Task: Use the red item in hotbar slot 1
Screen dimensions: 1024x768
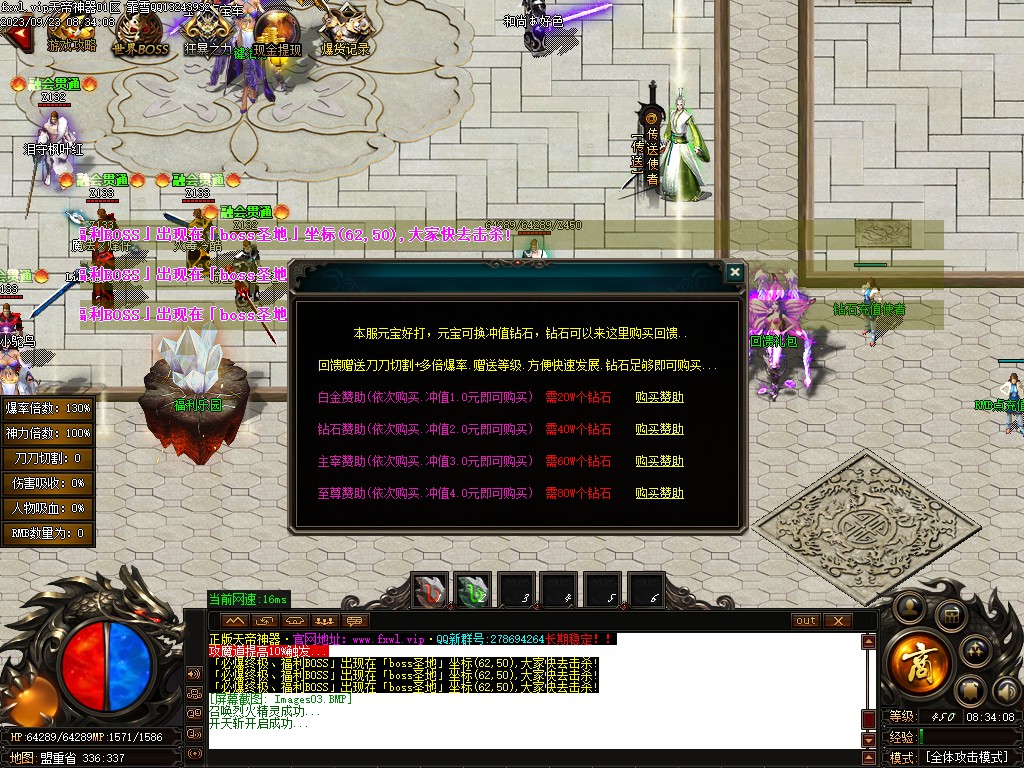Action: coord(431,591)
